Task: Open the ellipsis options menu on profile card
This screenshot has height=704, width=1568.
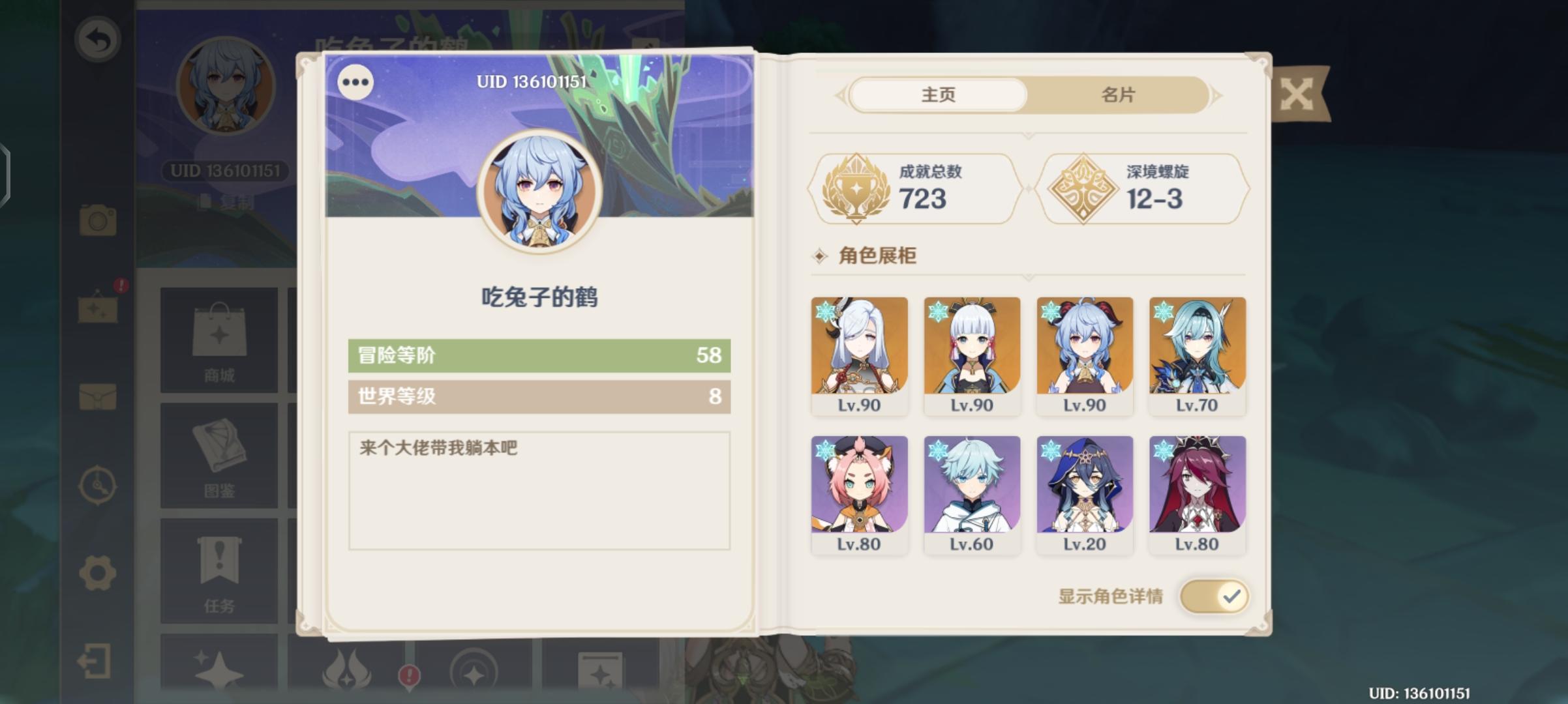Action: pyautogui.click(x=355, y=82)
